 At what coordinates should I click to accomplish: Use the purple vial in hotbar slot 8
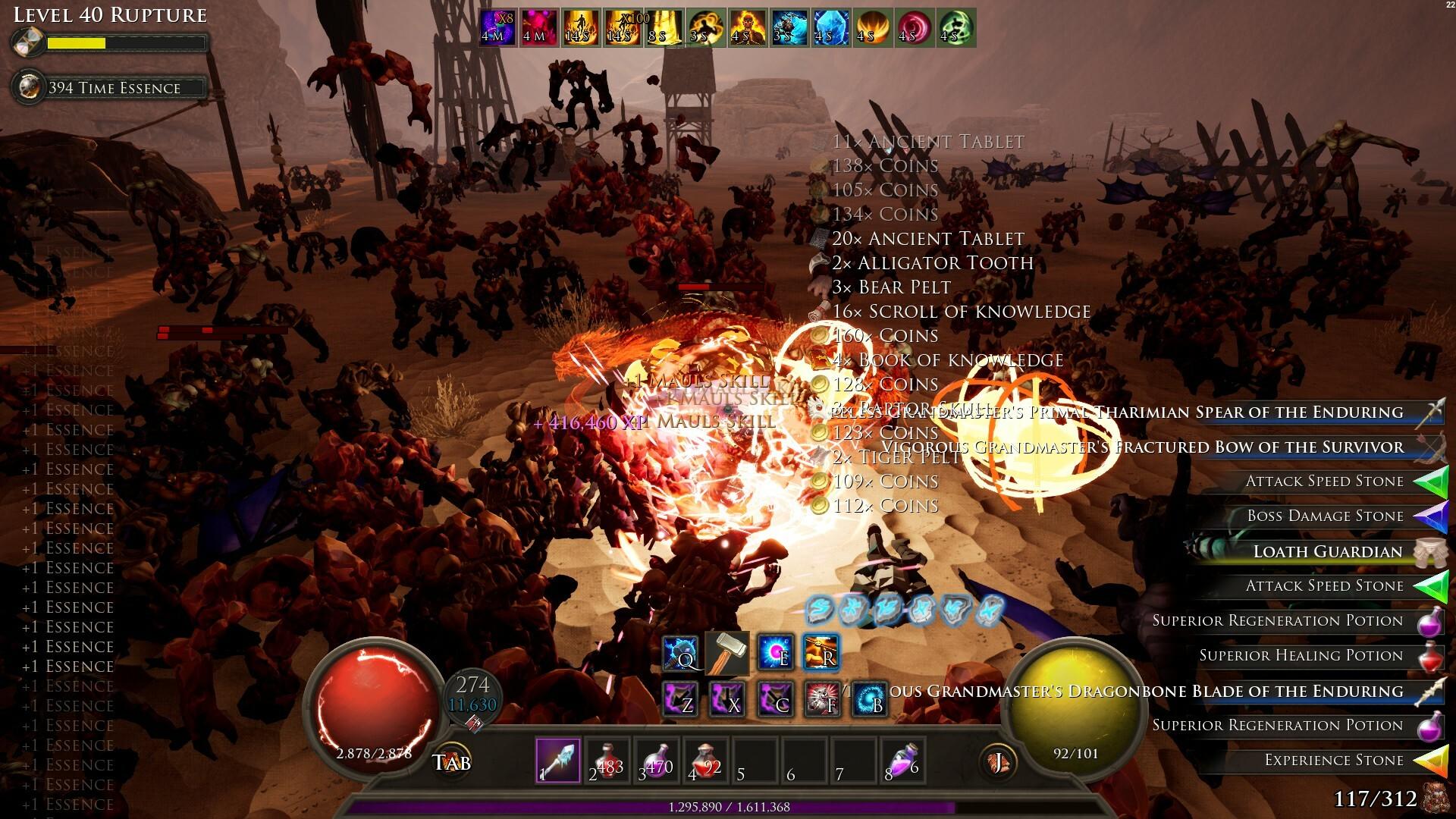[x=903, y=761]
